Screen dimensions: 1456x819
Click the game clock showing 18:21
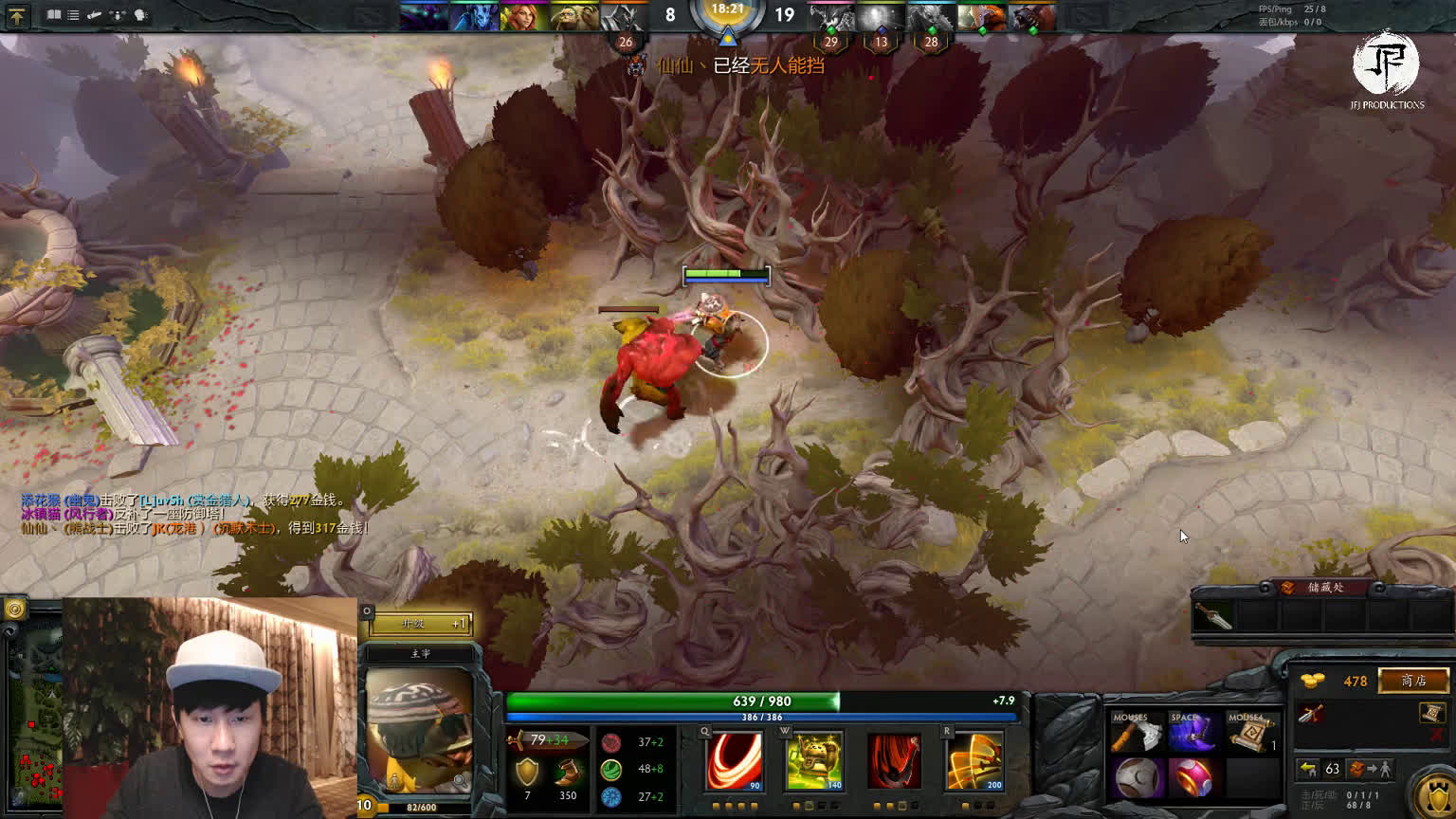[x=727, y=9]
